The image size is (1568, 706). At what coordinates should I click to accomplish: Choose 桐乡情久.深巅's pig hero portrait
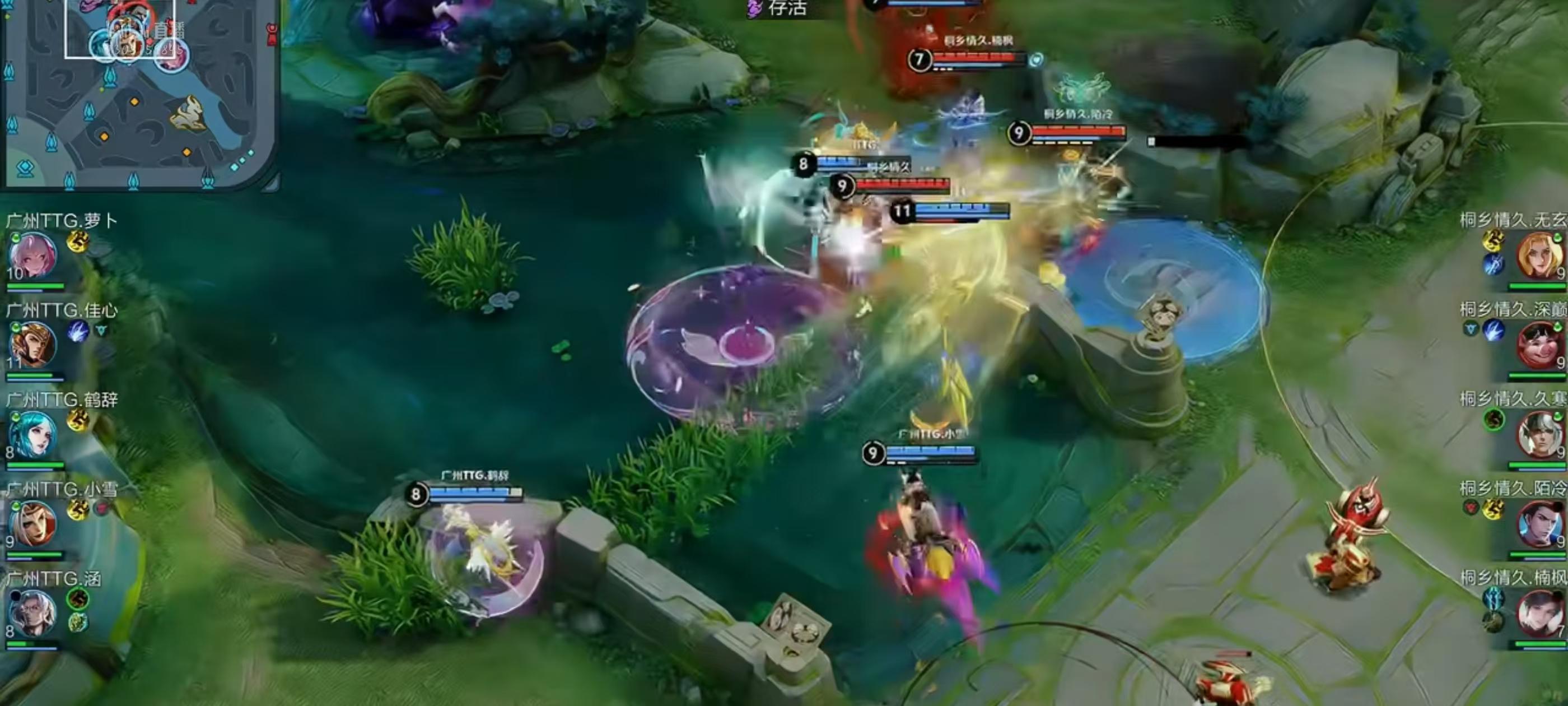pos(1538,345)
